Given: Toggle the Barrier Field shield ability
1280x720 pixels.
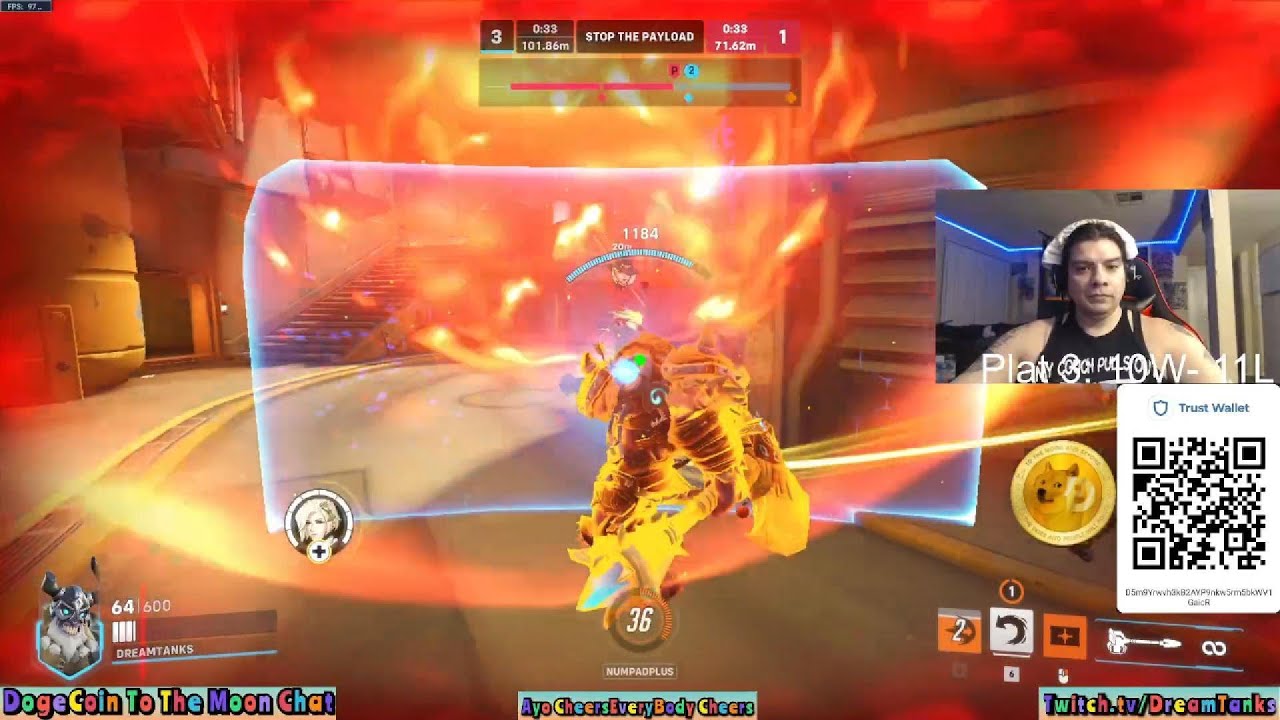Looking at the screenshot, I should click(x=1062, y=636).
